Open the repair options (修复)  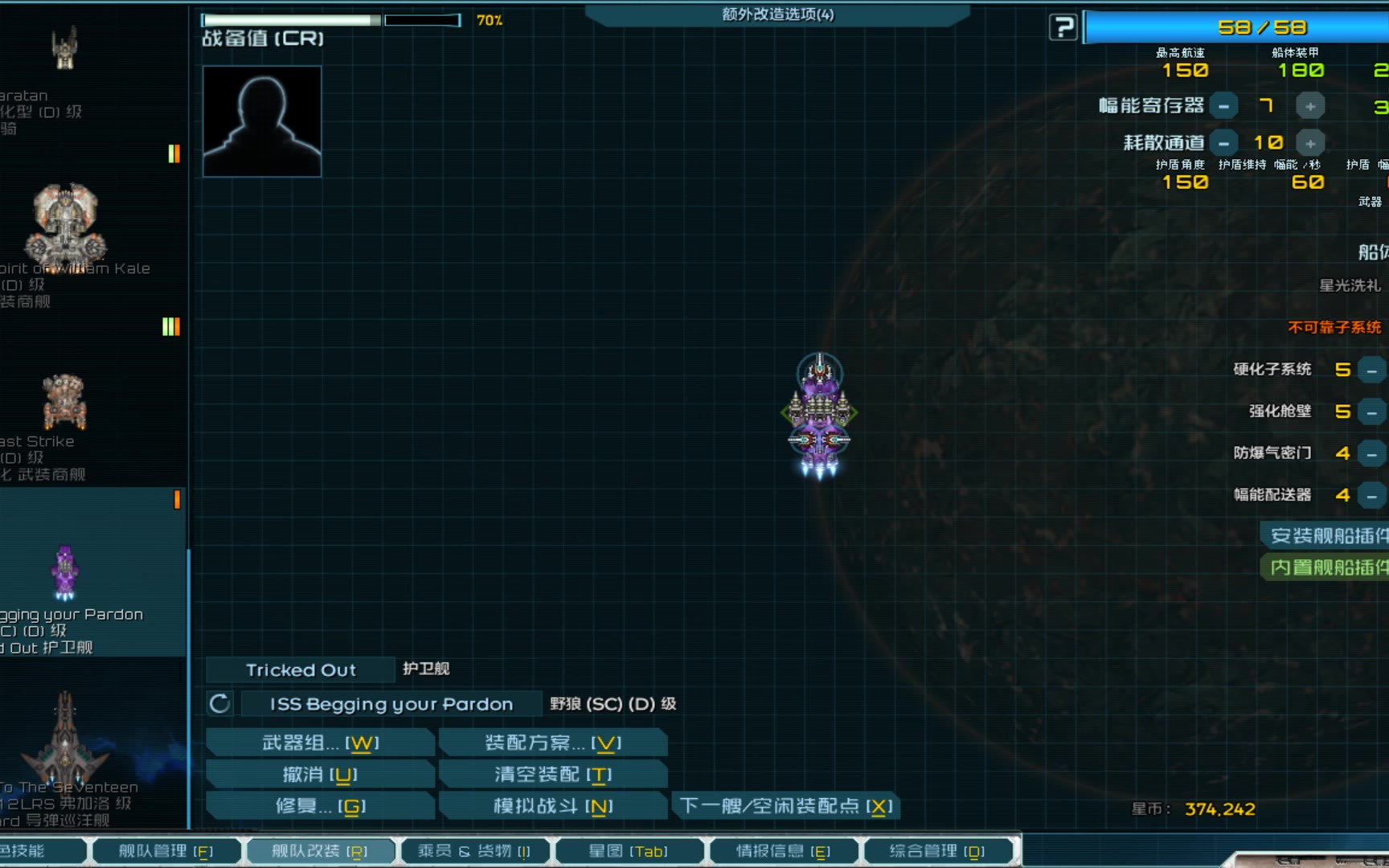[320, 805]
